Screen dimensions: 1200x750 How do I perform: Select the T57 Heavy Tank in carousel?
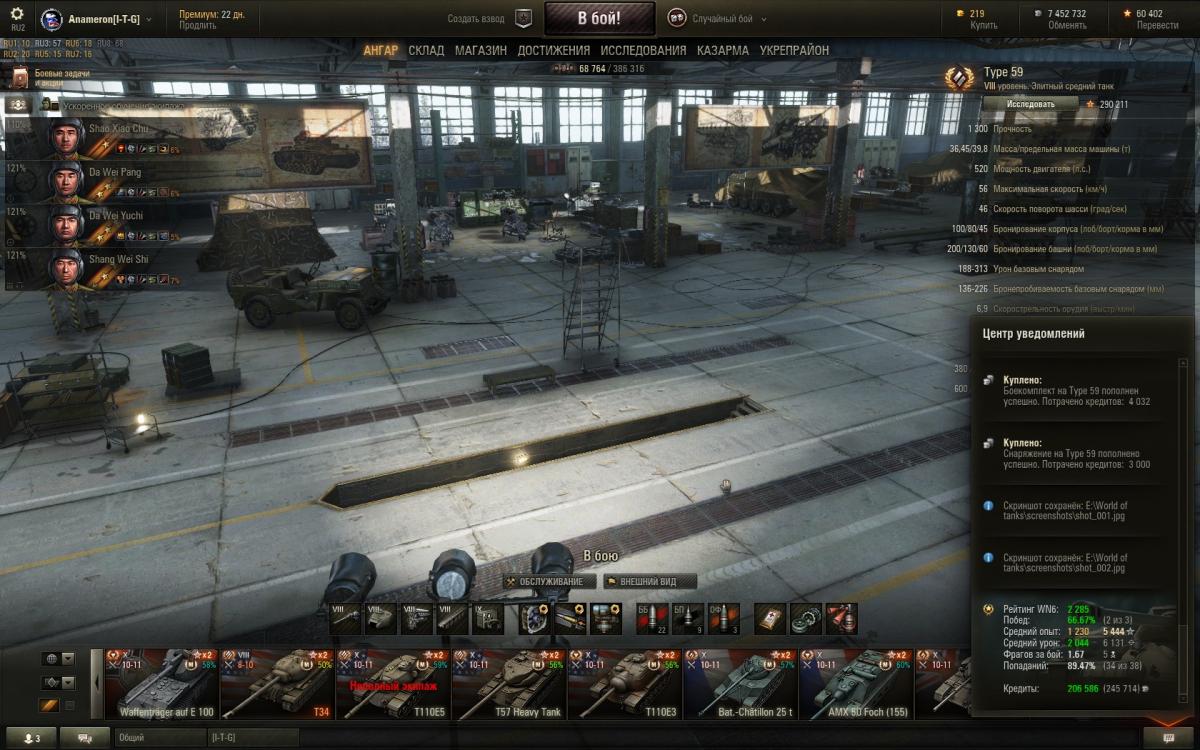tap(508, 685)
